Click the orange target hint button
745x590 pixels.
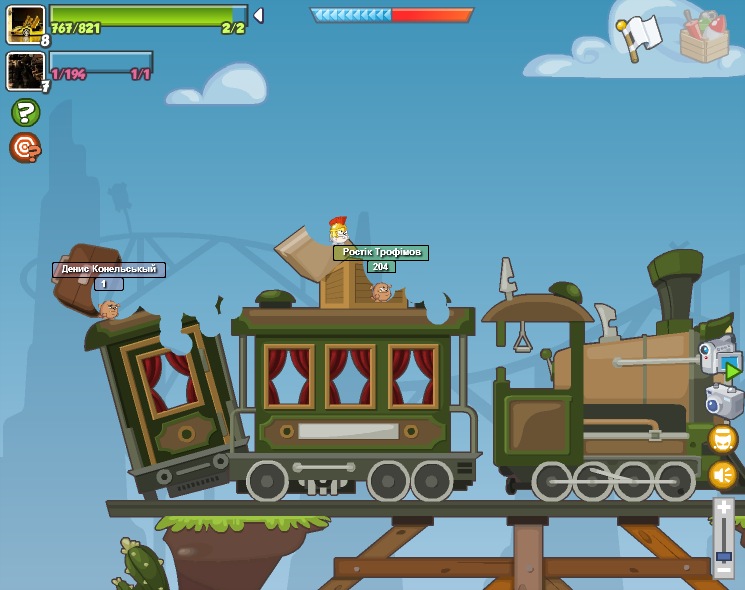click(x=25, y=148)
